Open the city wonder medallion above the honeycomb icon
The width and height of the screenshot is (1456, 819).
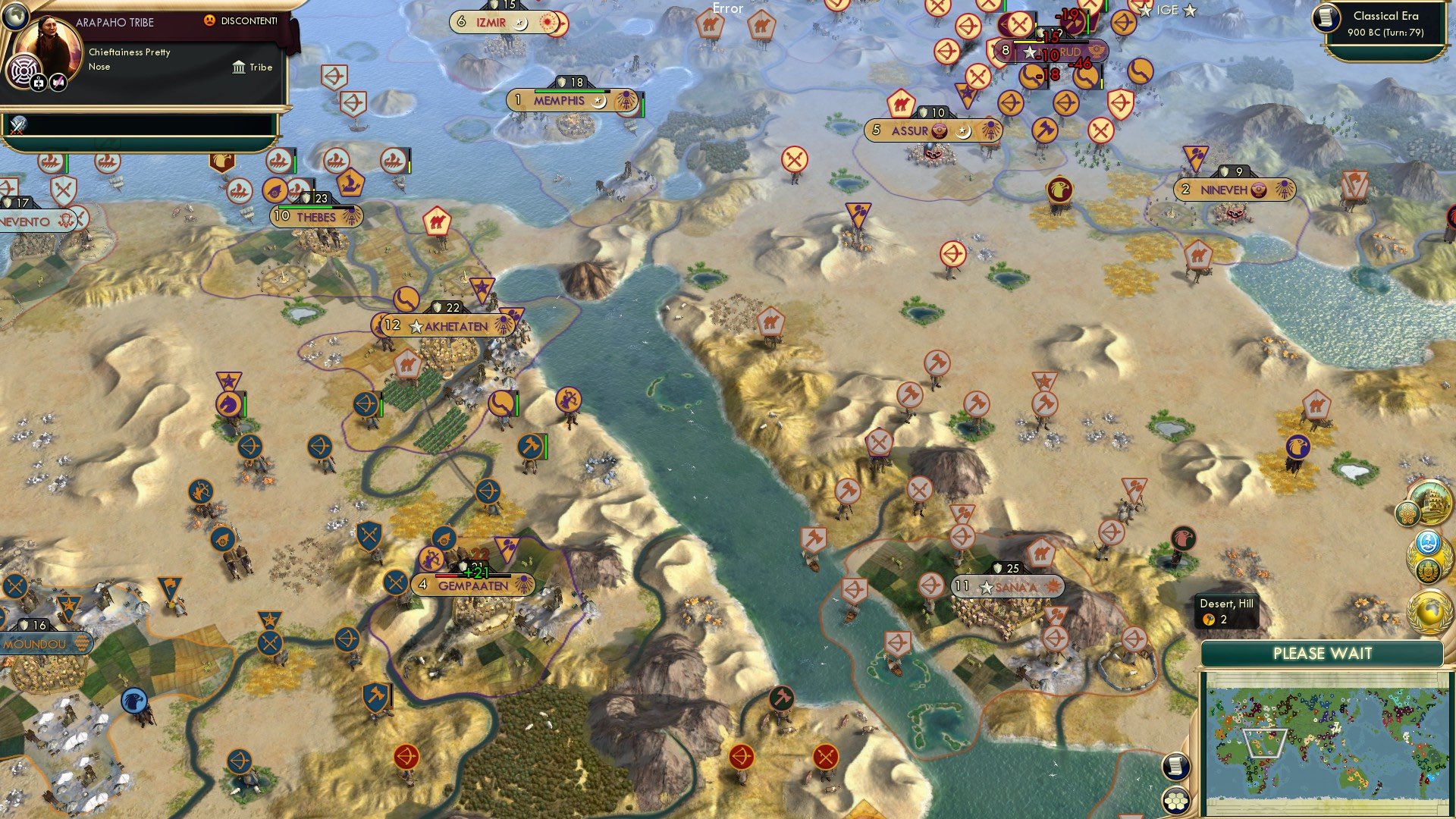(x=1432, y=502)
